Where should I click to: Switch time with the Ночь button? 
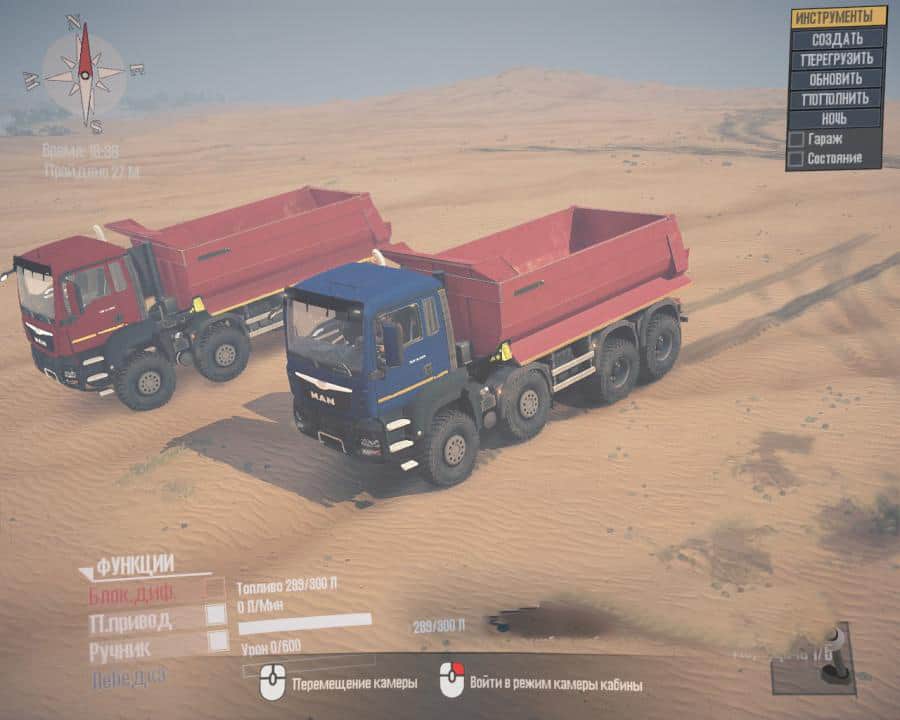pyautogui.click(x=837, y=118)
